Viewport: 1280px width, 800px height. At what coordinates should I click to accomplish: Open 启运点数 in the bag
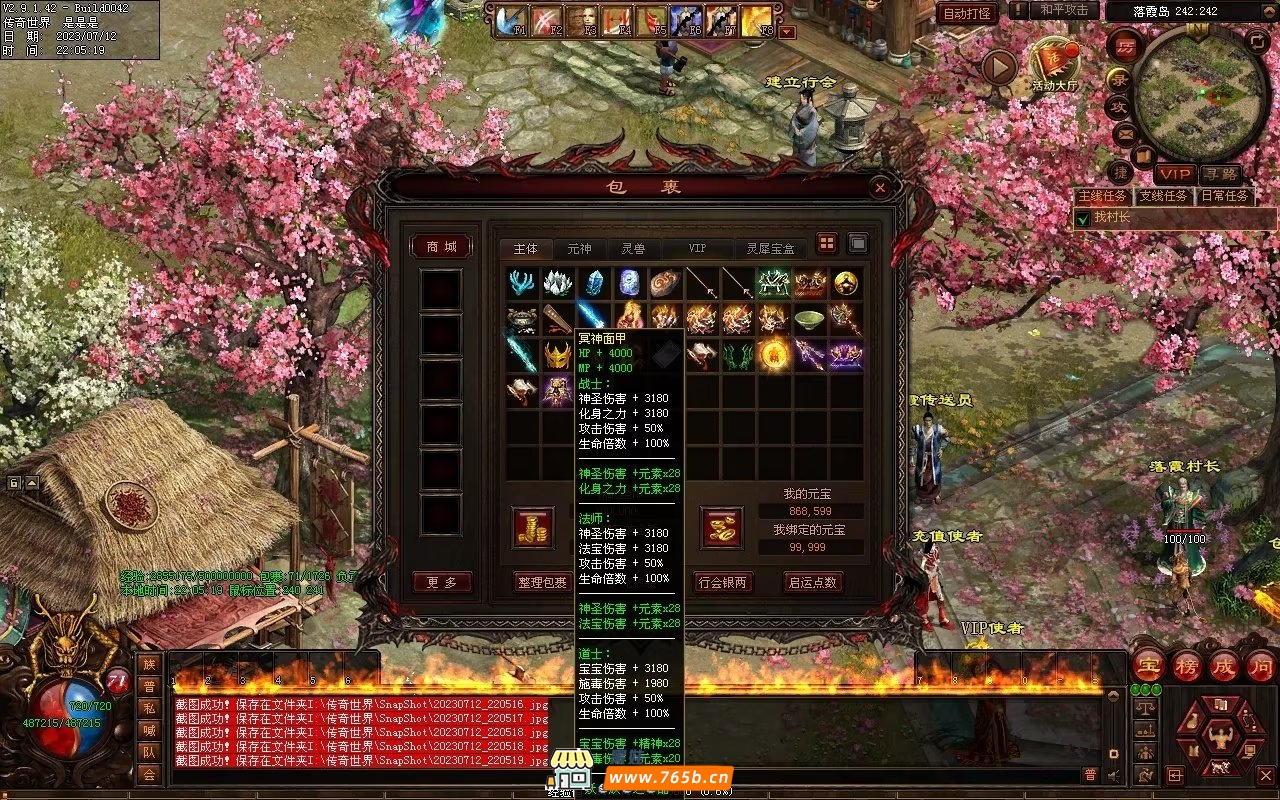(812, 582)
